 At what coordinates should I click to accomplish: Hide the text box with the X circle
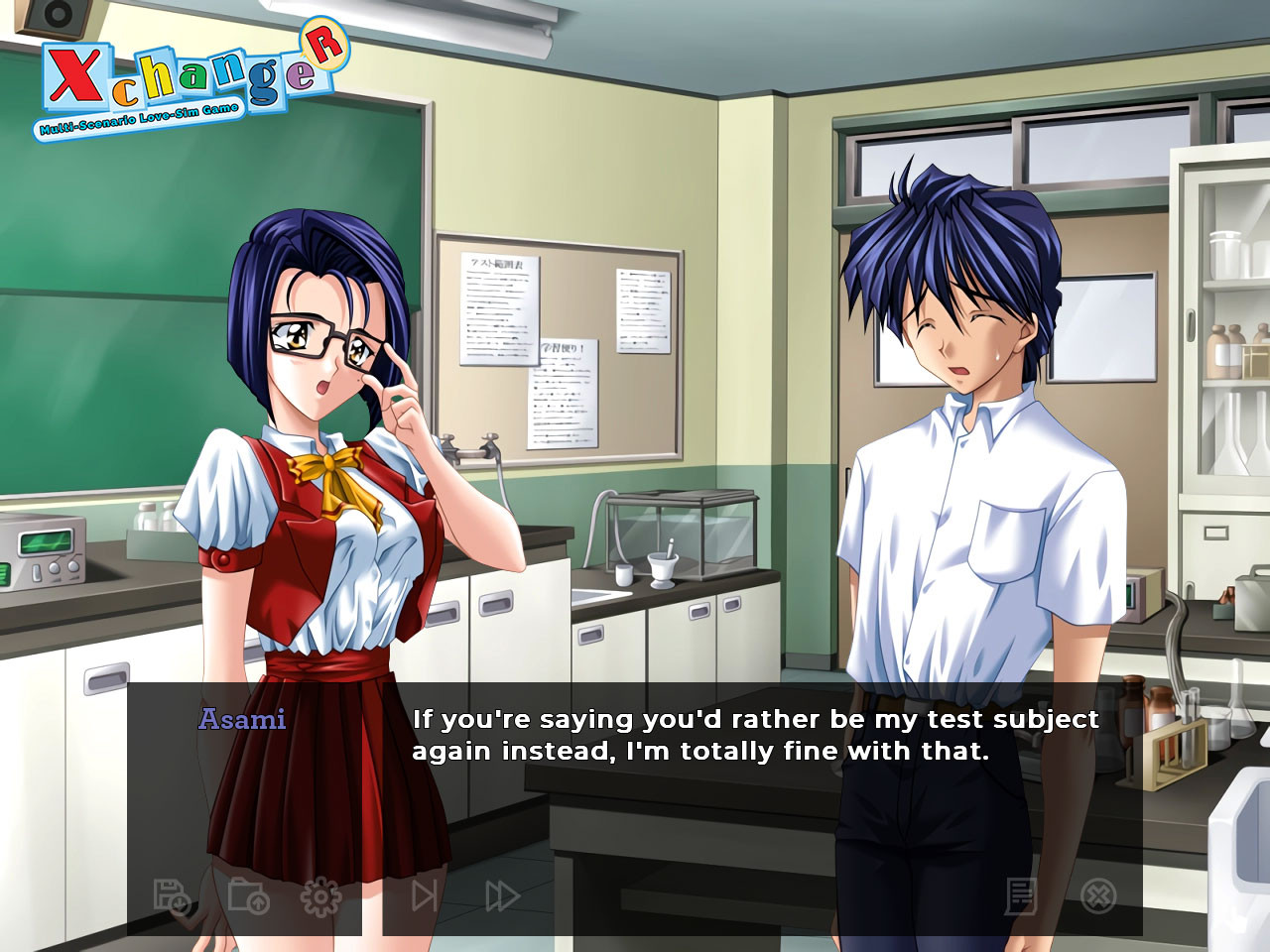point(1097,896)
